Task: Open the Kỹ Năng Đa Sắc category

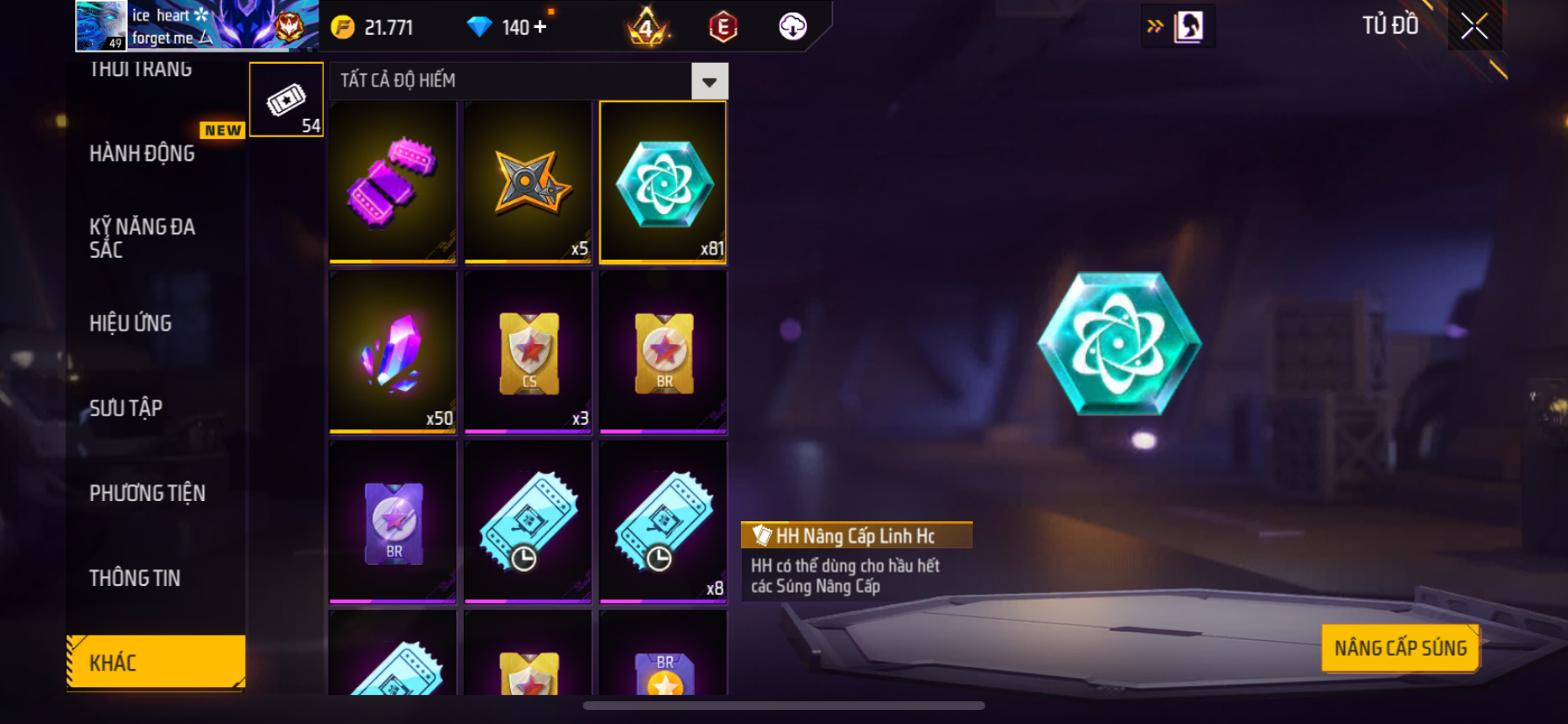Action: pos(143,238)
